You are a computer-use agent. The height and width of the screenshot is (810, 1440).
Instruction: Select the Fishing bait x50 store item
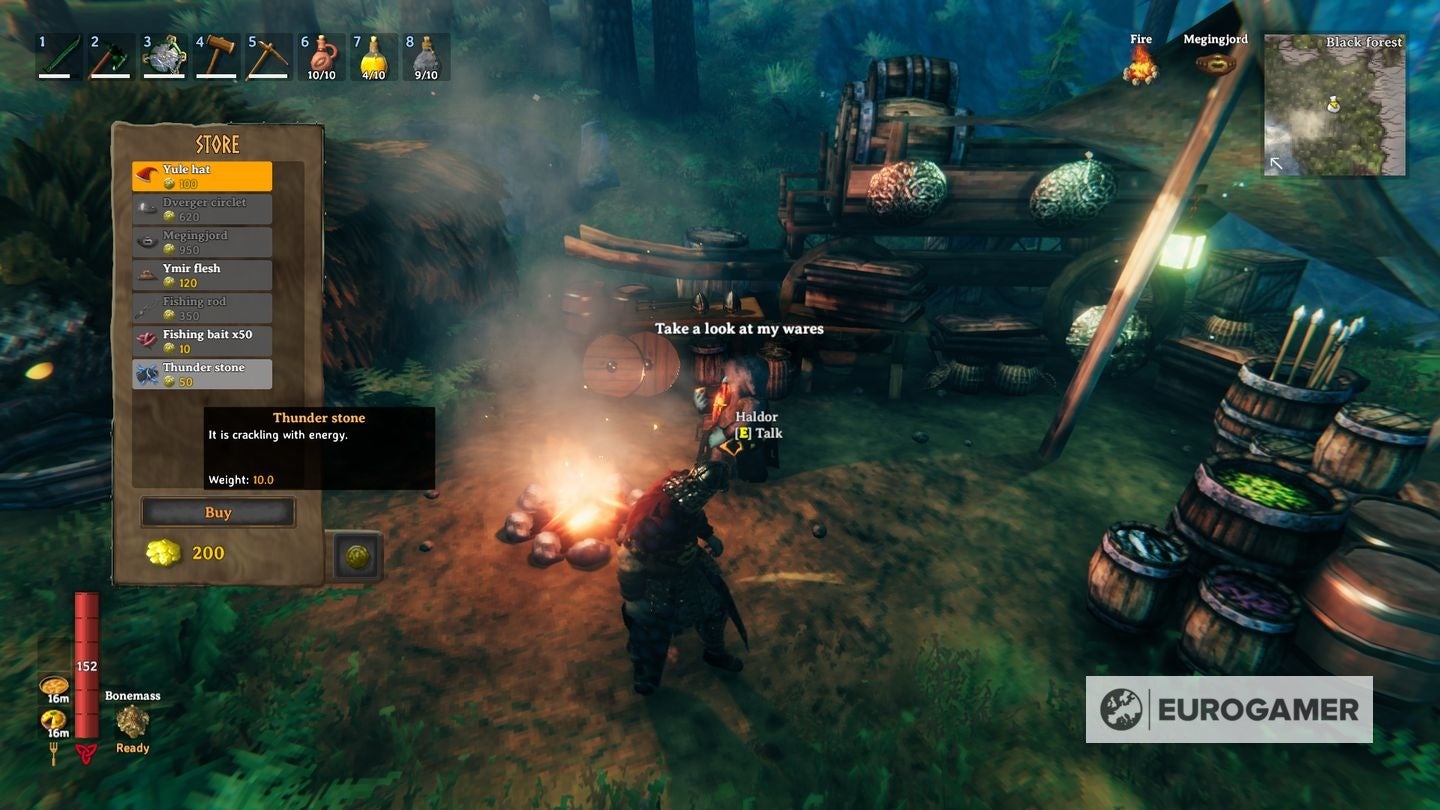[x=203, y=340]
